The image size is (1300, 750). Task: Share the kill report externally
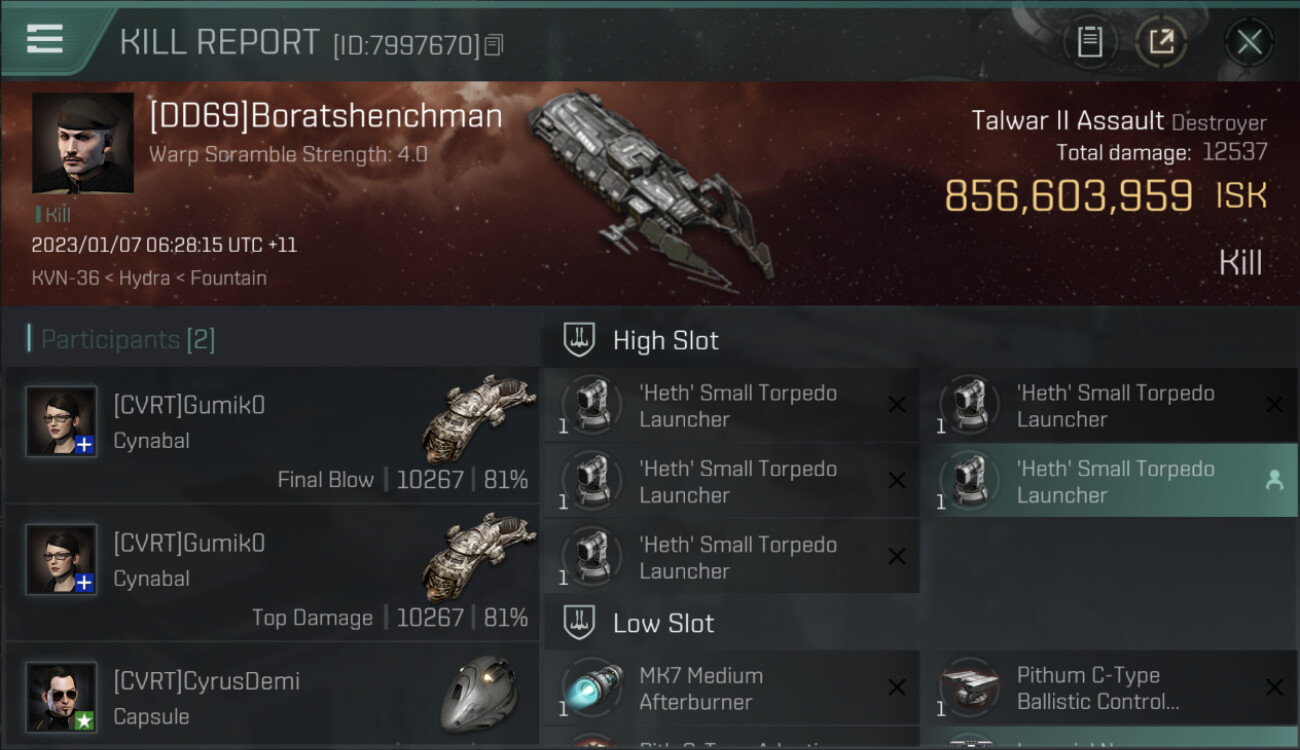pyautogui.click(x=1161, y=42)
